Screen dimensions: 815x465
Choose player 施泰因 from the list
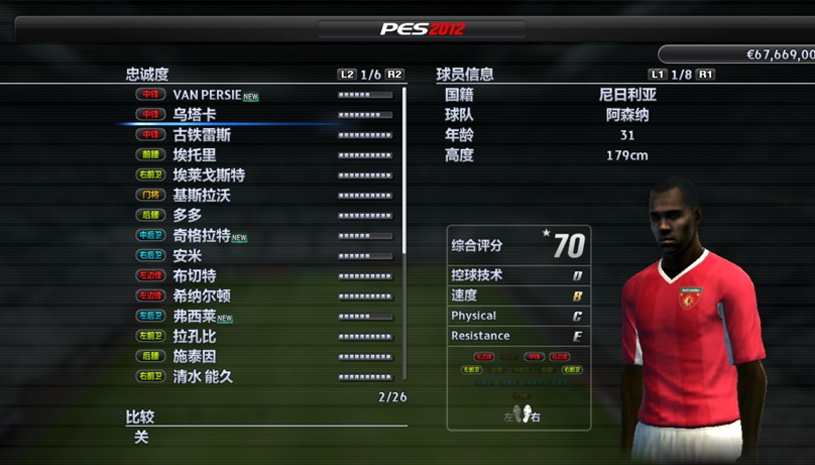(x=194, y=356)
